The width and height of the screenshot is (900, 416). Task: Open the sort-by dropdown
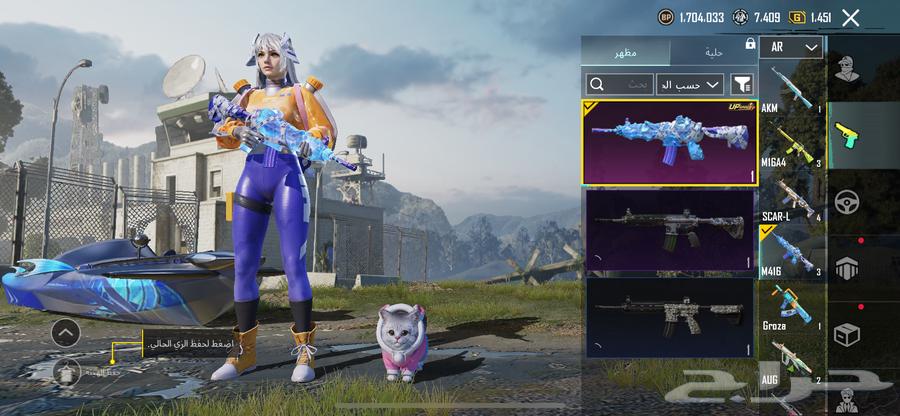(689, 85)
